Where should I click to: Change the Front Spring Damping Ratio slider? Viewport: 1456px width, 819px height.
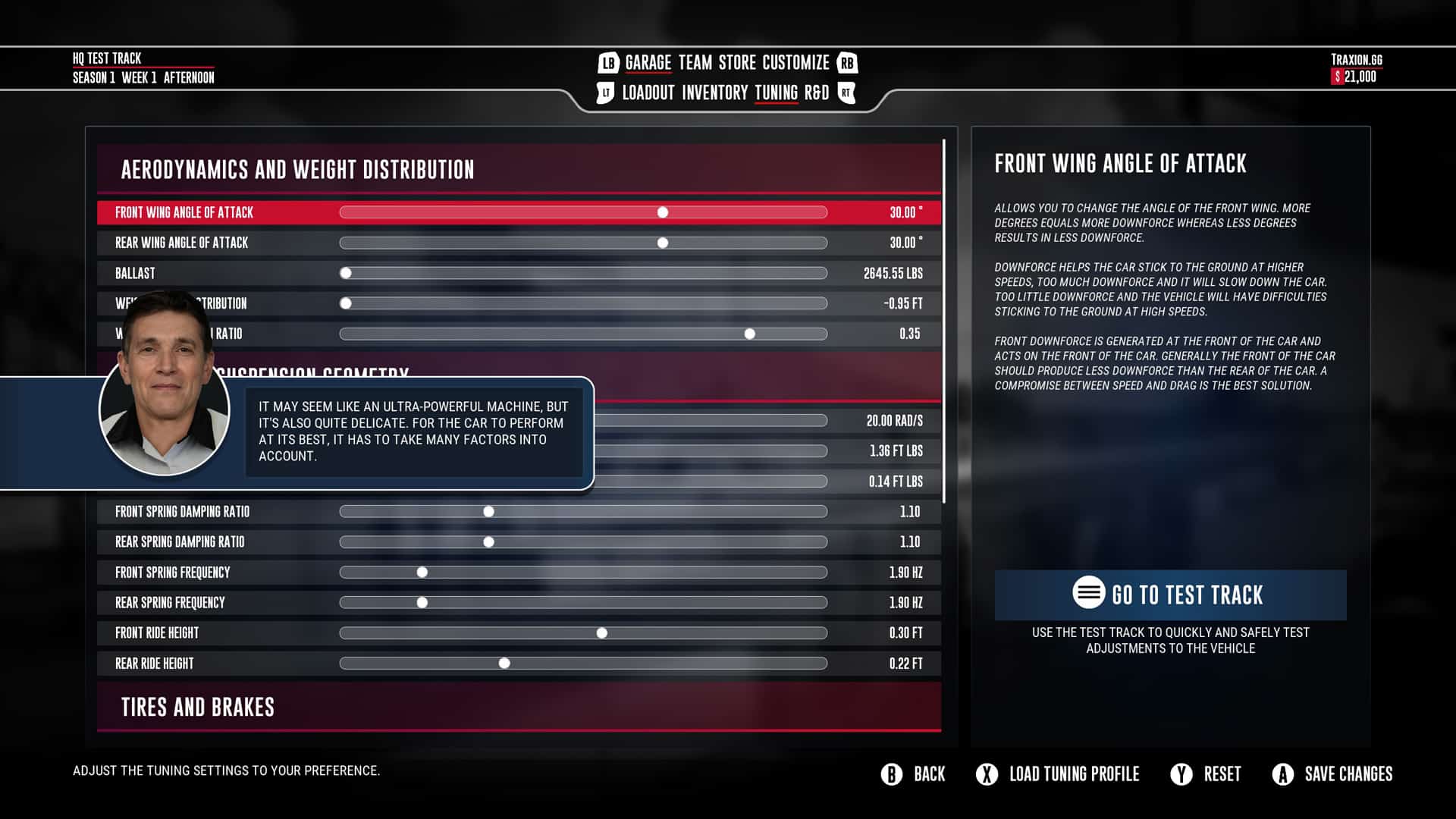pos(489,512)
